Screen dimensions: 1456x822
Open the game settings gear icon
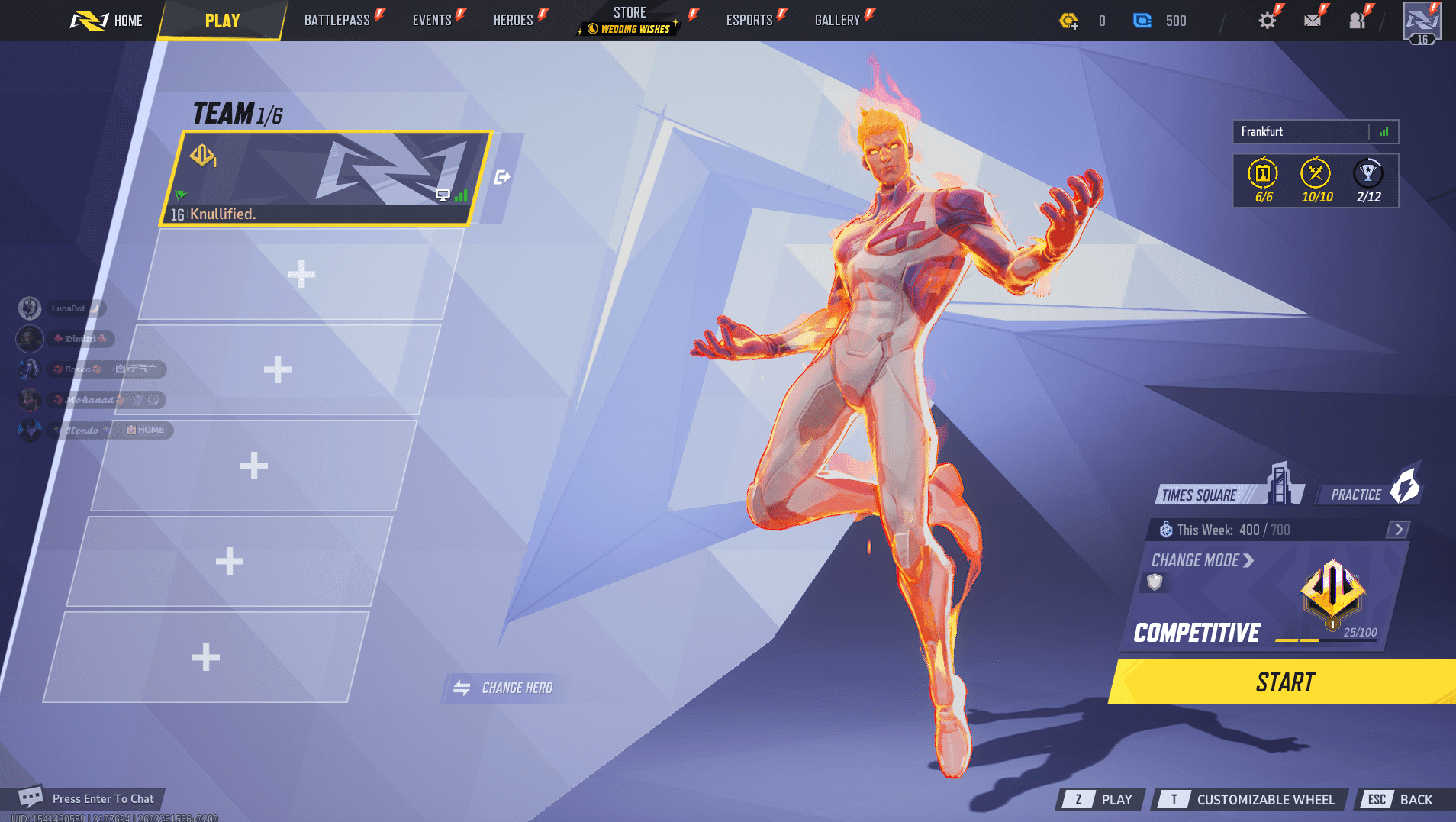(1267, 19)
